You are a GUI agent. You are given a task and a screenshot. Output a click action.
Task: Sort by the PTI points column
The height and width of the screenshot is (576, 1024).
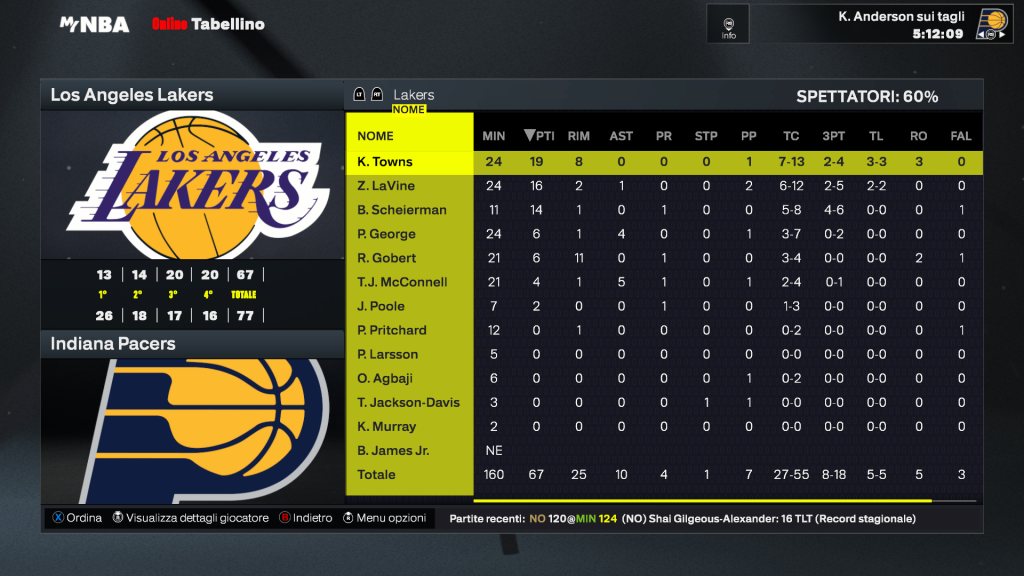point(539,136)
